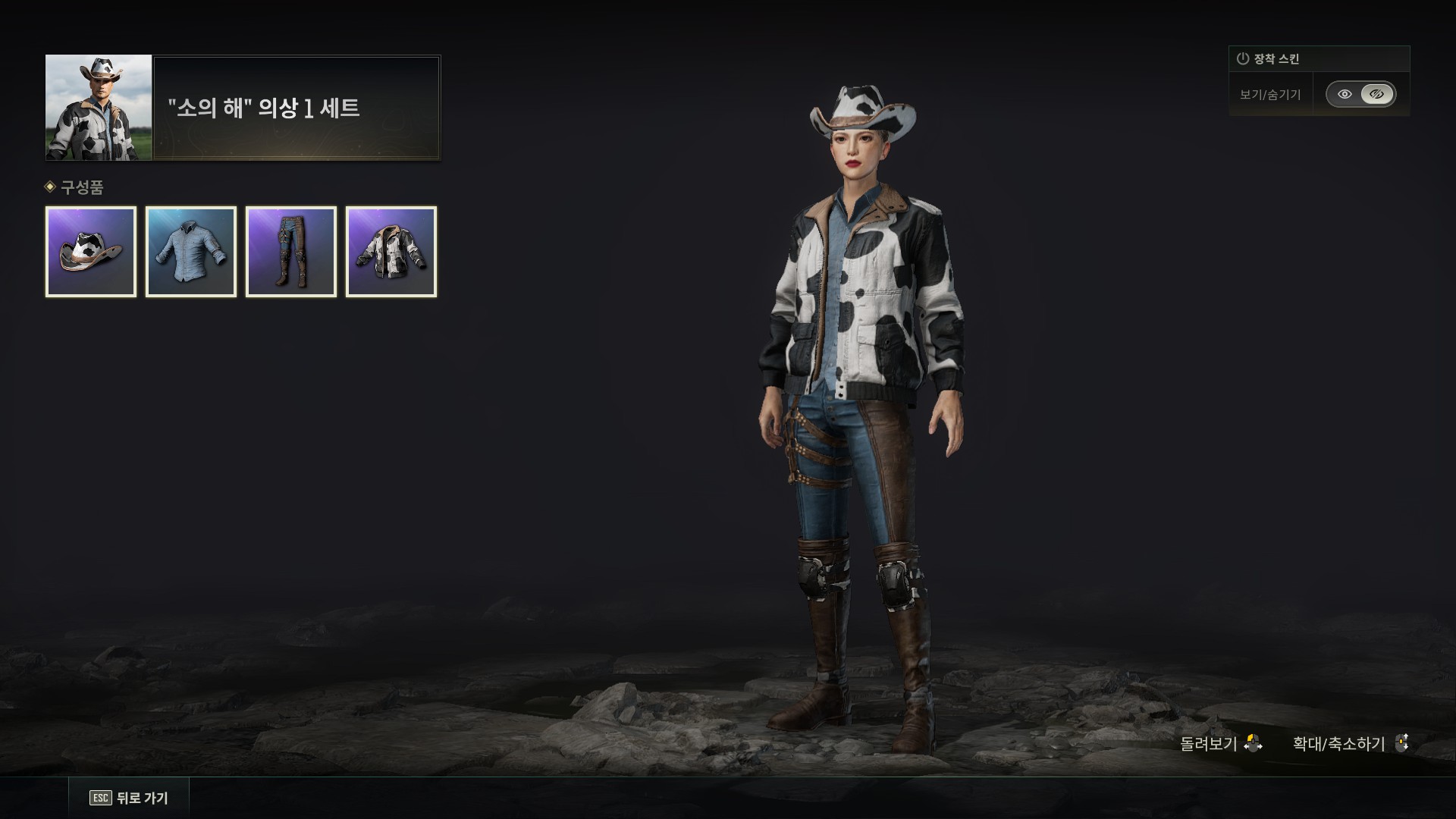Screen dimensions: 1456x819
Task: Click the "소의 해" costume set thumbnail
Action: pyautogui.click(x=99, y=108)
